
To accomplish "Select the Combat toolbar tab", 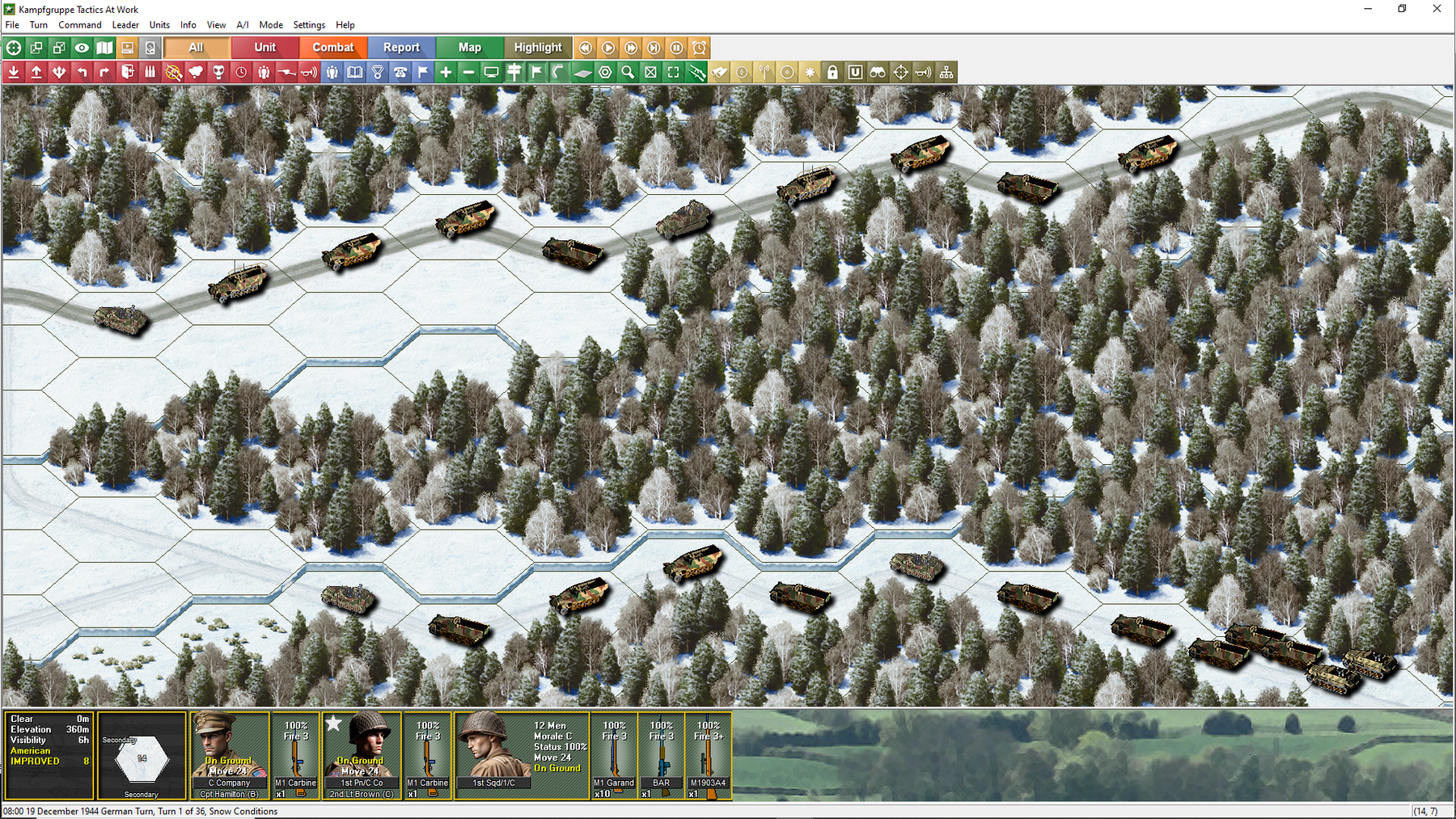I will click(333, 48).
